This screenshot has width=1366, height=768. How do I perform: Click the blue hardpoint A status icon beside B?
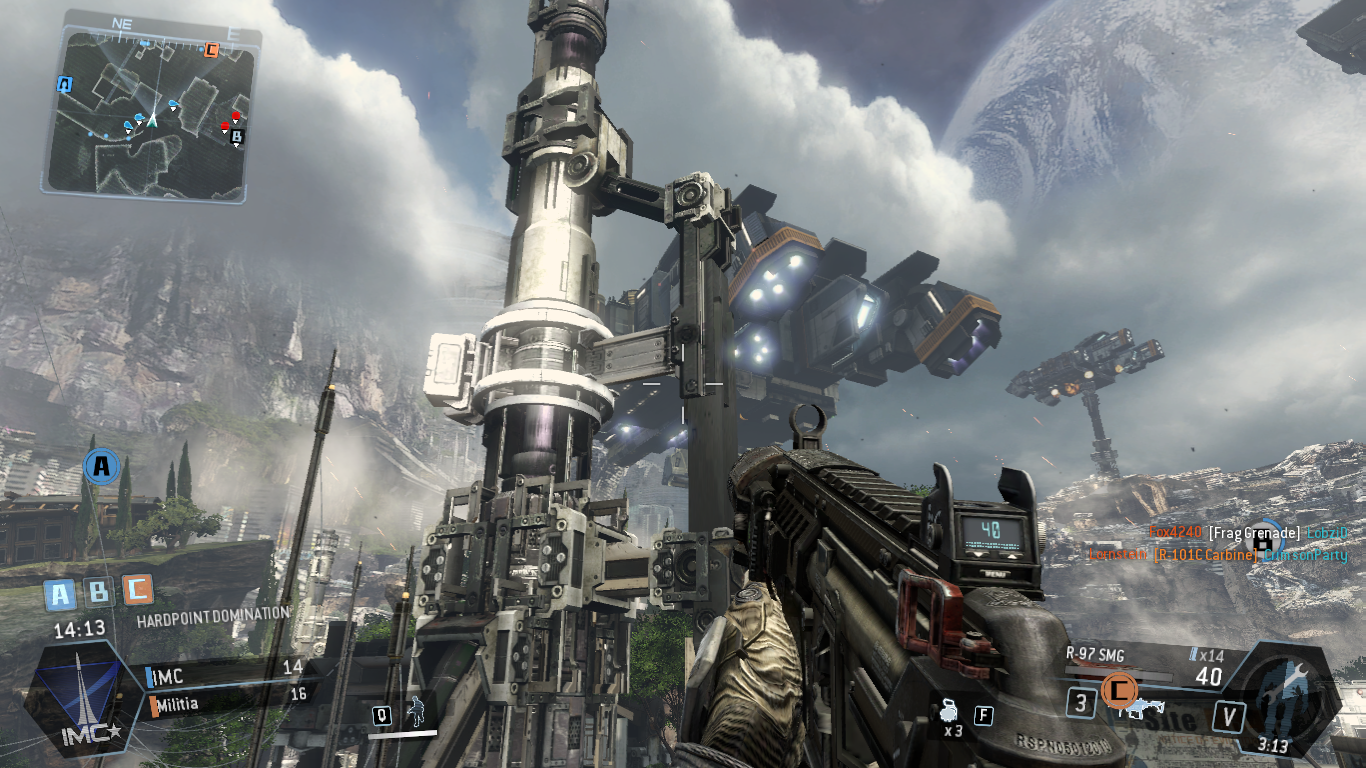click(x=60, y=595)
